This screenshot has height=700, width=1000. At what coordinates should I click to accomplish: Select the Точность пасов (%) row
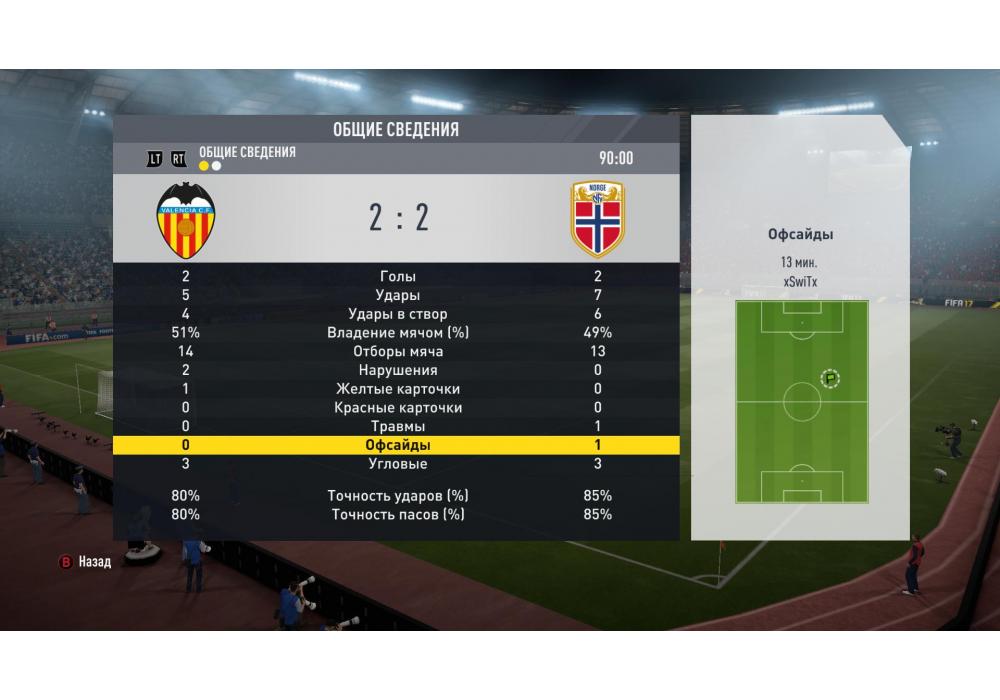[x=397, y=515]
